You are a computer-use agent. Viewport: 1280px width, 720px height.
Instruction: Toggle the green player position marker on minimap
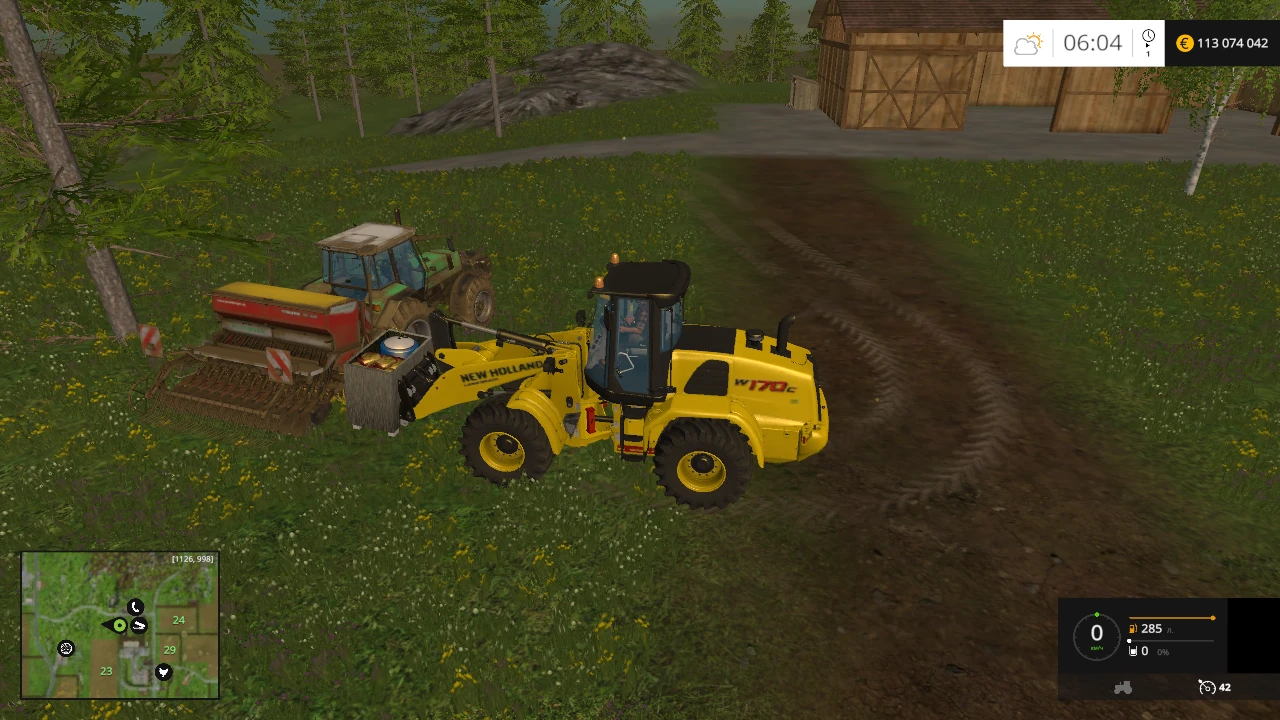(119, 625)
